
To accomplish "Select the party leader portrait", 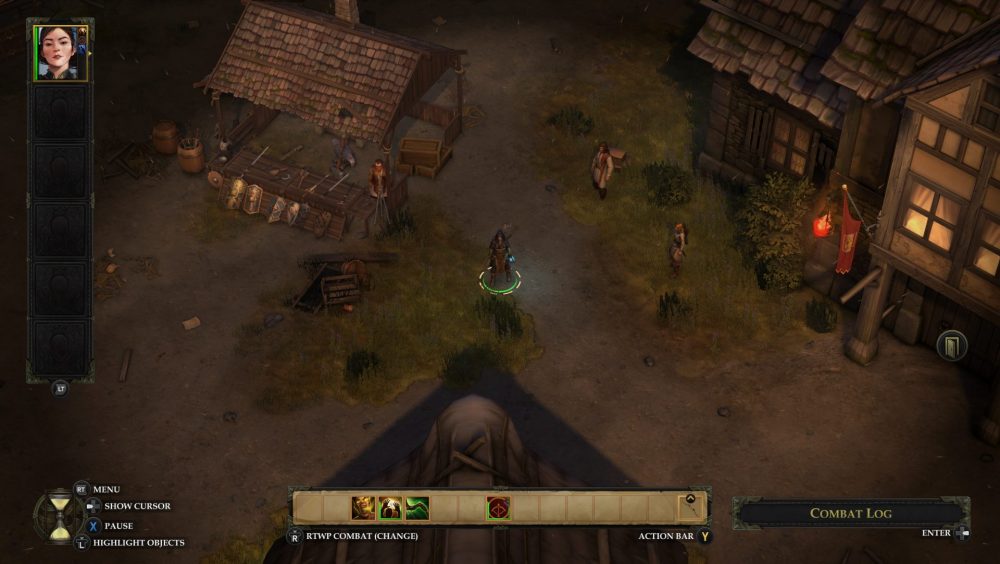I will tap(60, 52).
